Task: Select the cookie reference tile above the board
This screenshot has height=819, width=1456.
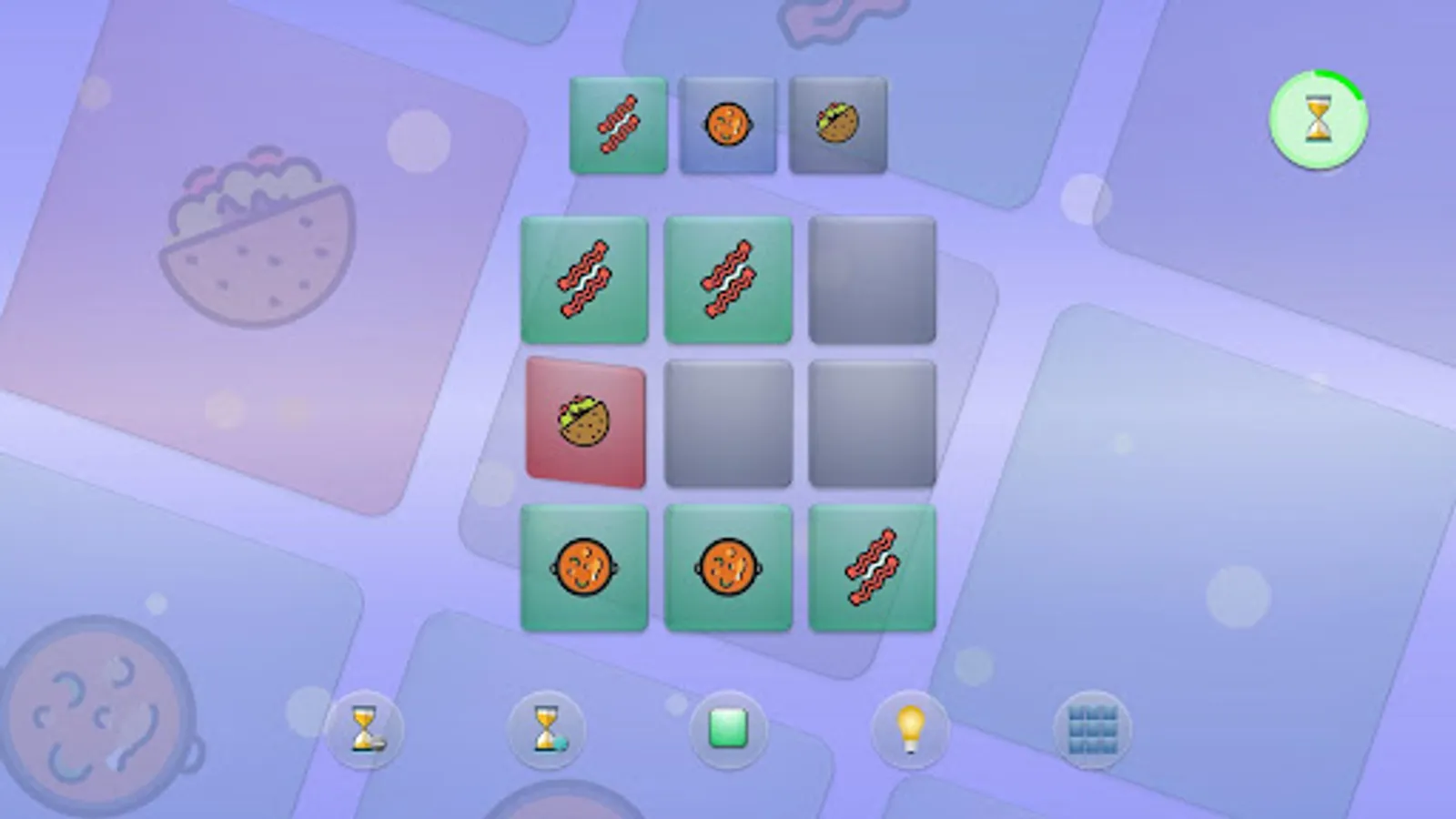Action: 728,123
